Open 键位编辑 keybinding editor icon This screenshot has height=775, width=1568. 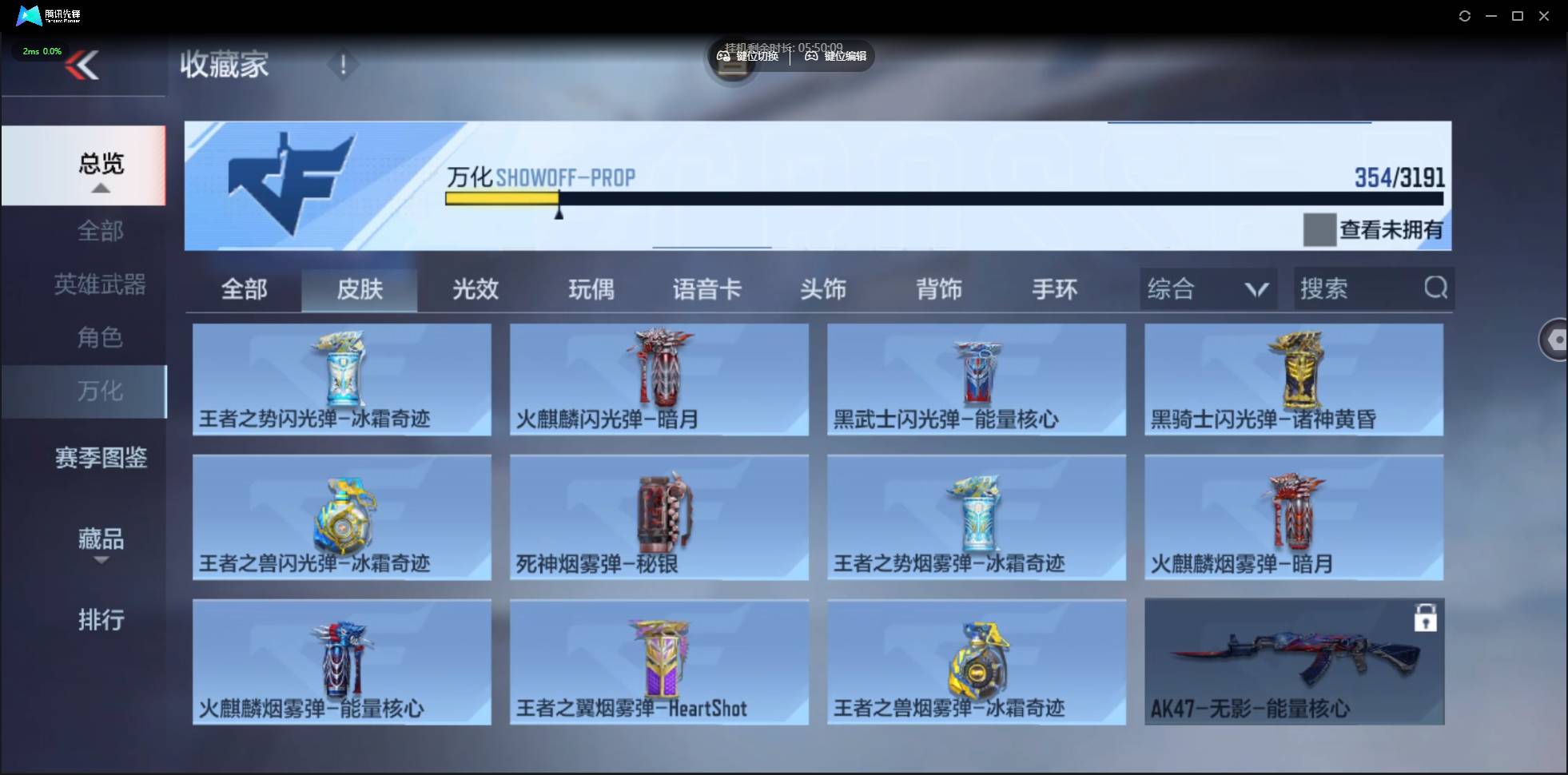tap(810, 56)
